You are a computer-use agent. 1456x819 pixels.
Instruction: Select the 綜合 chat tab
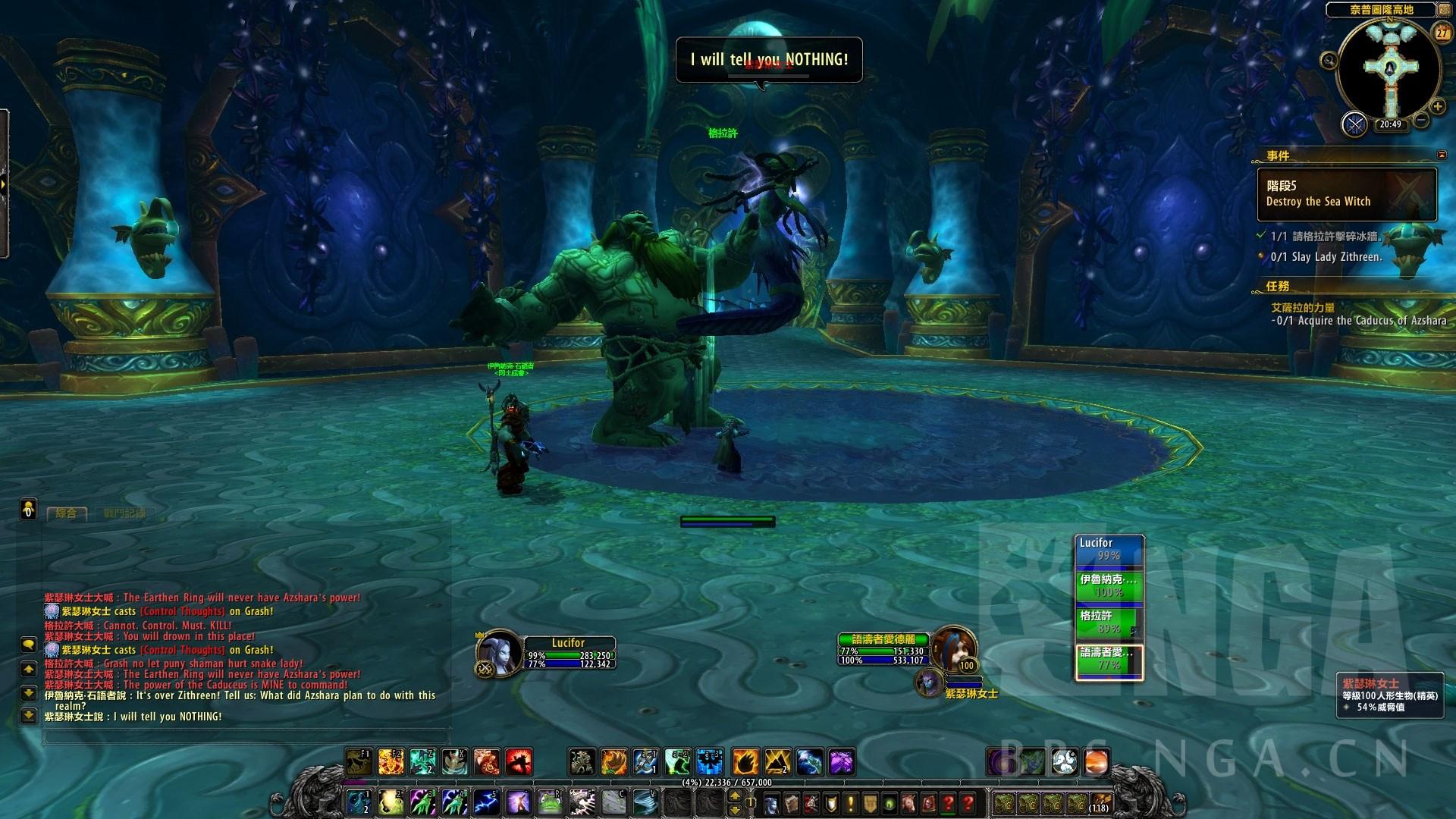67,513
